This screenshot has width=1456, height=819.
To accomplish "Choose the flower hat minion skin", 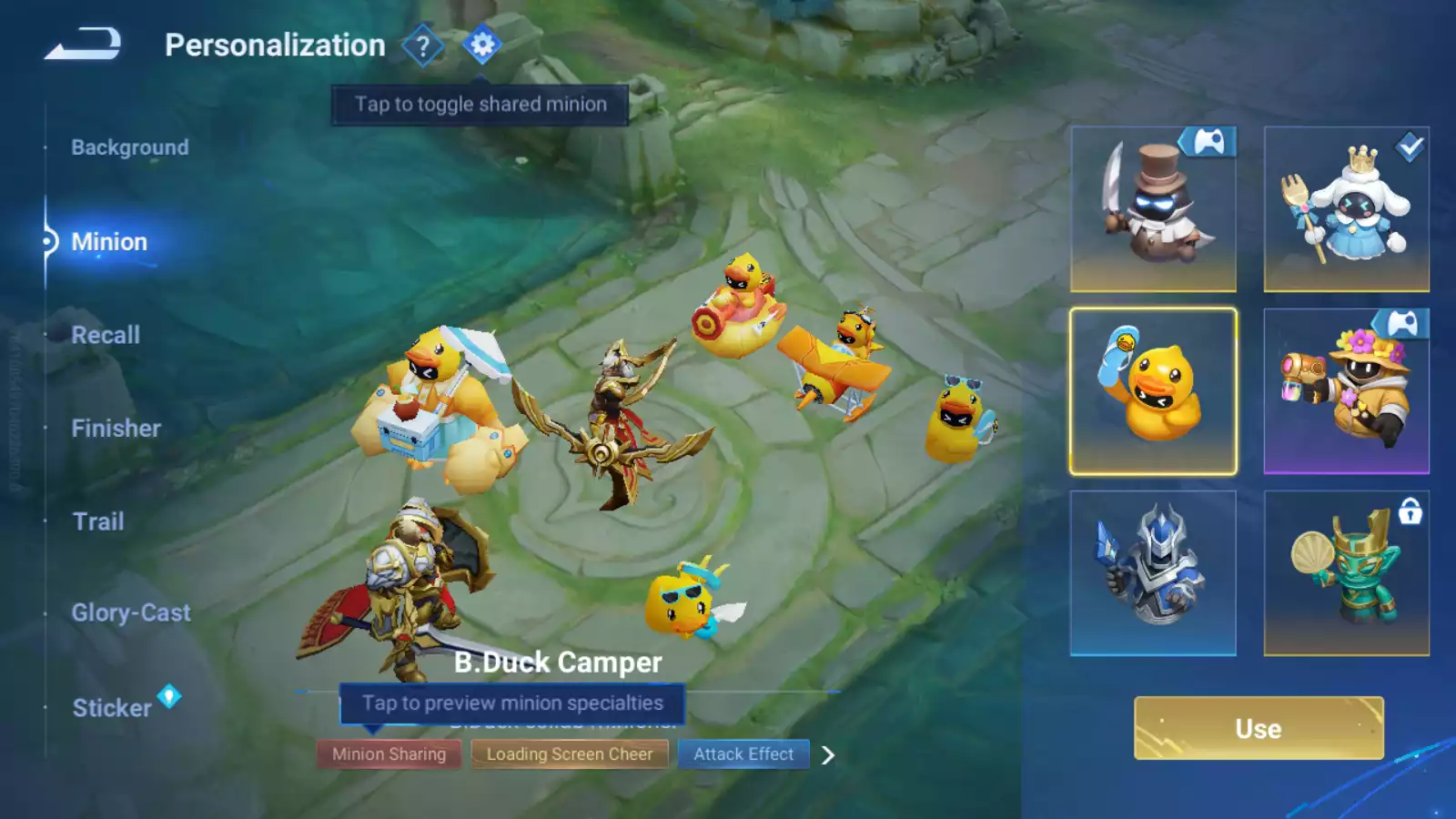I will pos(1346,391).
